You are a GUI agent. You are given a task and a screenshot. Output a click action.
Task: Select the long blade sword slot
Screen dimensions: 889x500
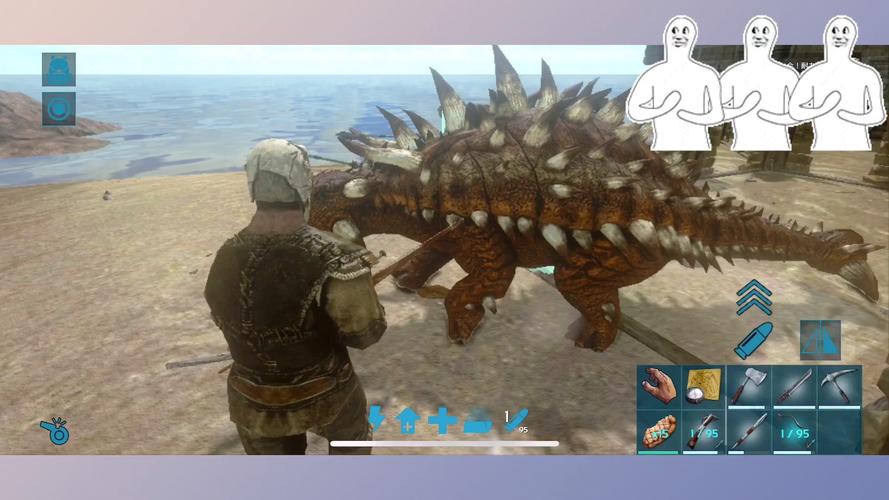click(x=794, y=386)
